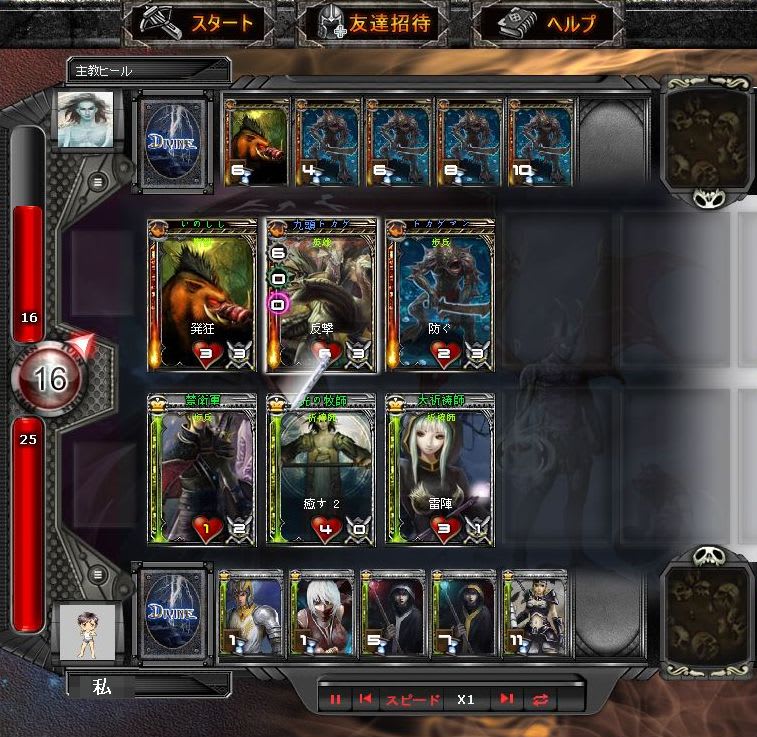
Task: Change the スピード playback speed
Action: coord(414,700)
